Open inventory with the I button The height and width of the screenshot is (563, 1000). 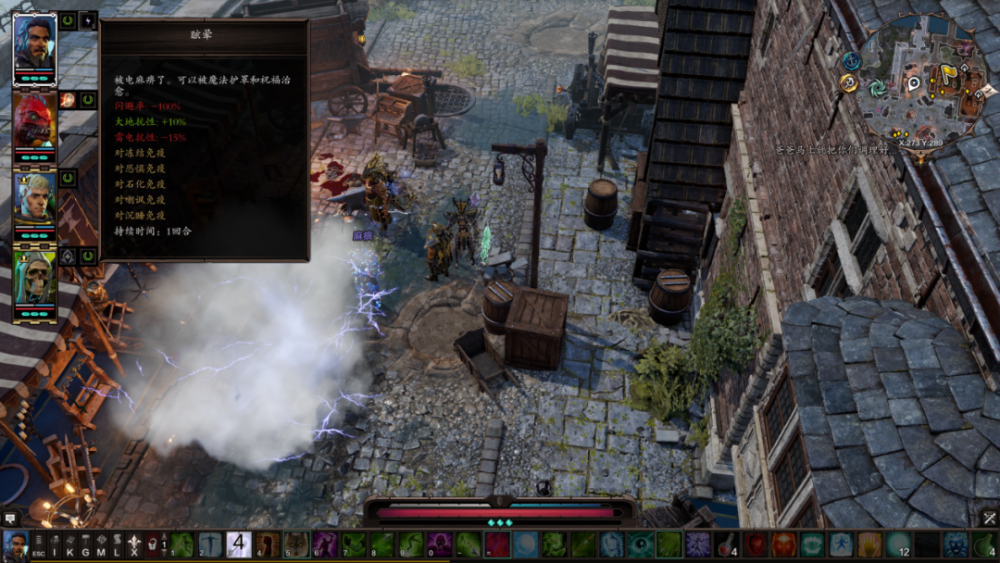click(56, 546)
